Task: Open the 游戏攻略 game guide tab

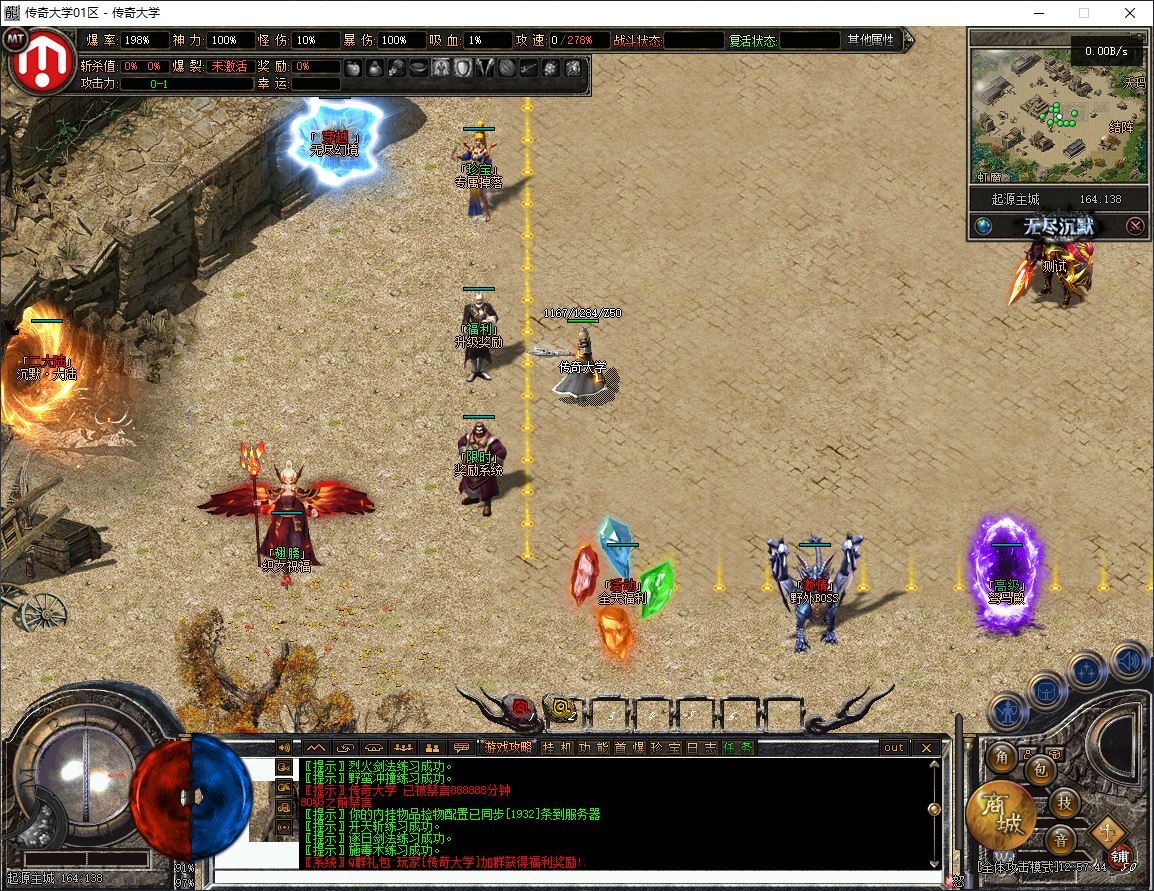Action: click(508, 747)
